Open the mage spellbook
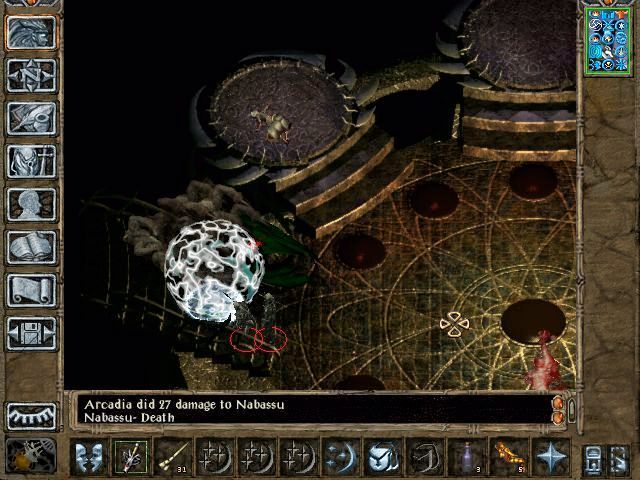Screen dimensions: 640x480 click(31, 247)
